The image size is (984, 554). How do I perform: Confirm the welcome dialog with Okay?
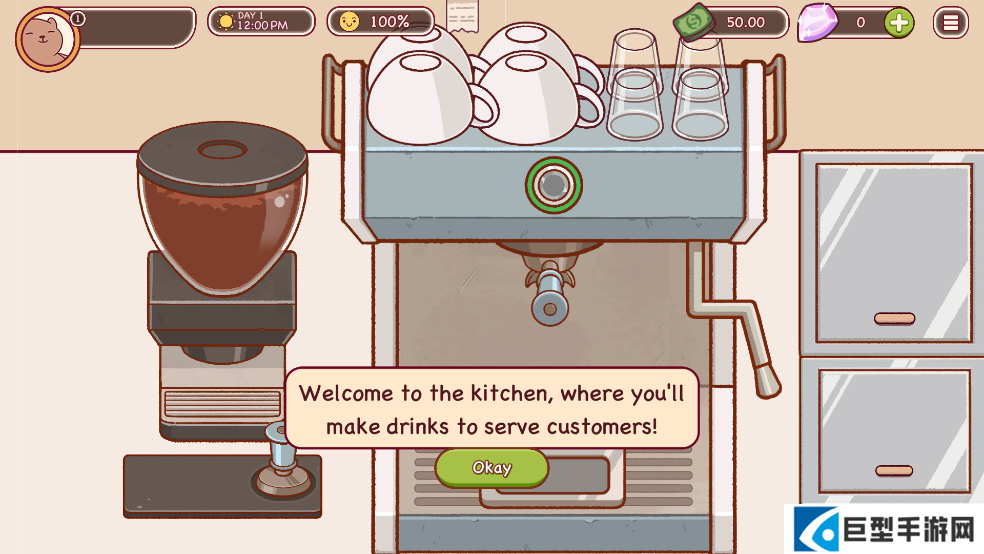(491, 468)
